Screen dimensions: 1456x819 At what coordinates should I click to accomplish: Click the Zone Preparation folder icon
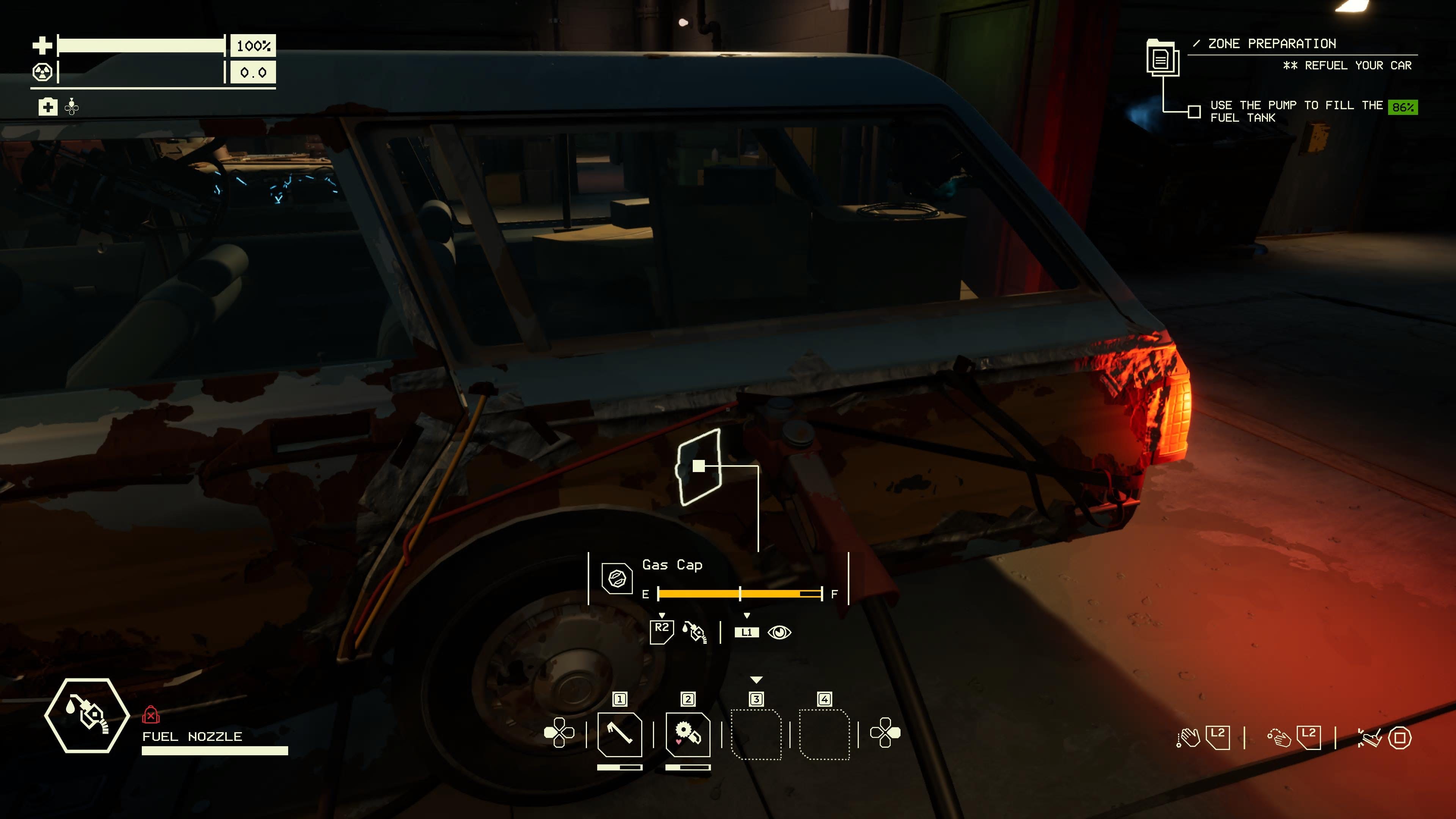point(1163,56)
